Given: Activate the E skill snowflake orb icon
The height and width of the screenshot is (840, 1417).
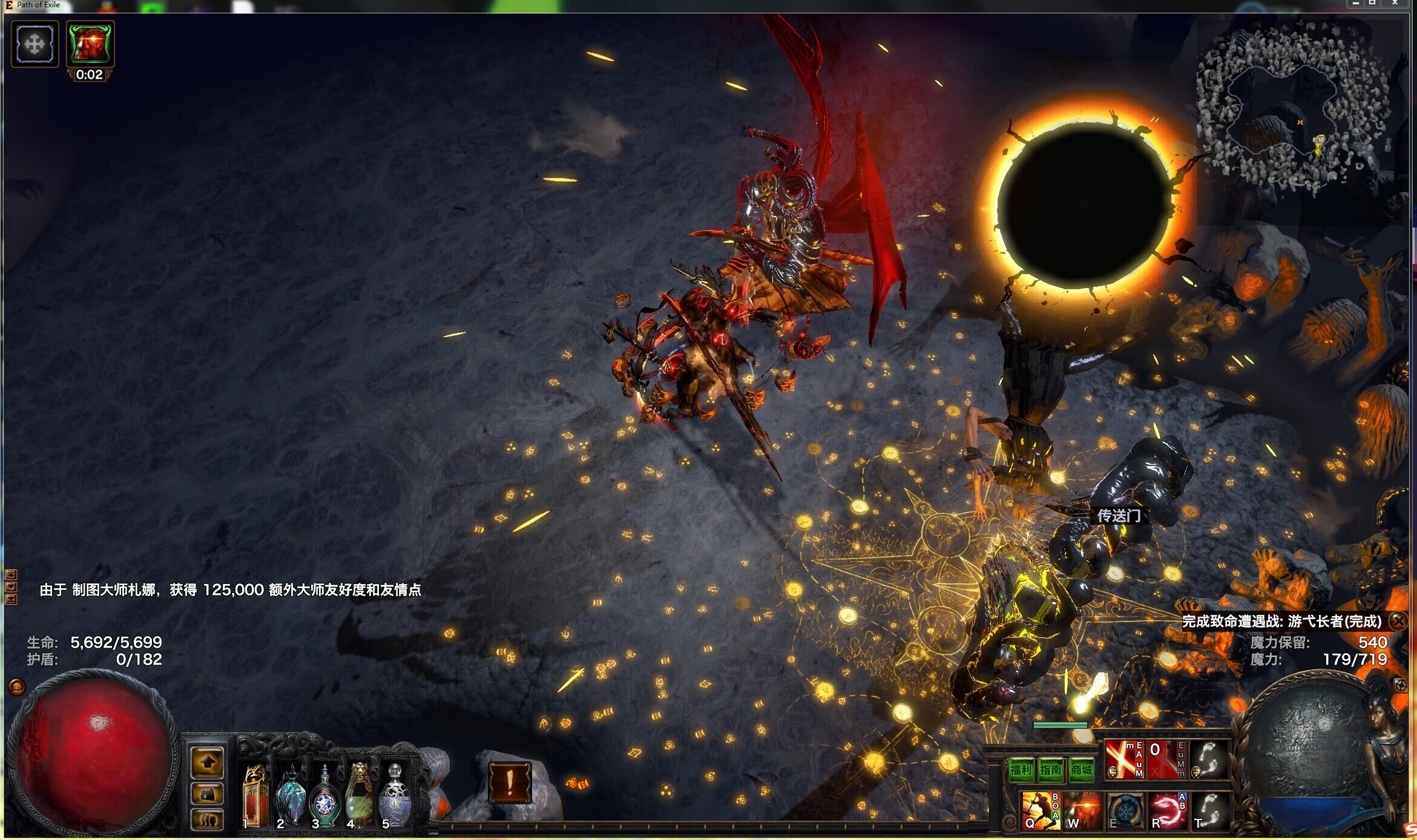Looking at the screenshot, I should pyautogui.click(x=1125, y=811).
